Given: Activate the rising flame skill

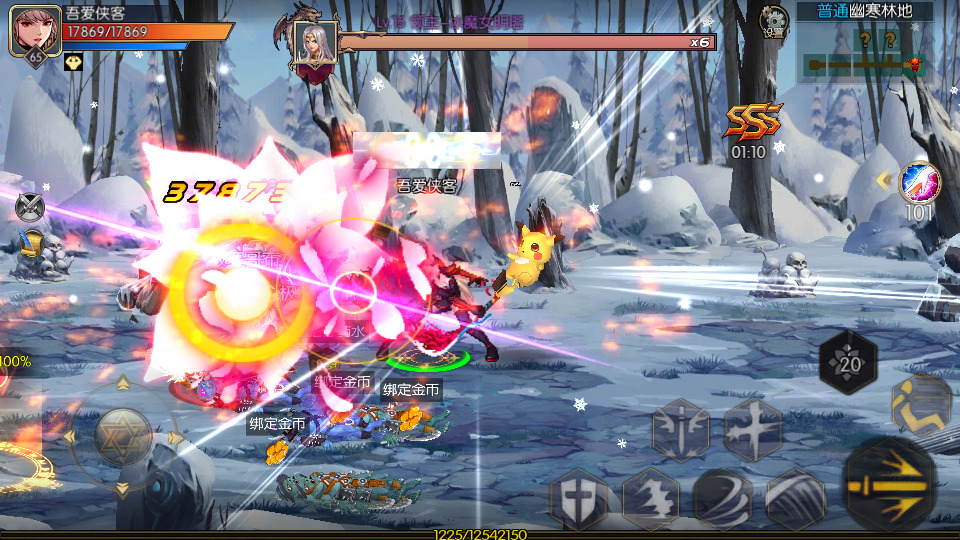Looking at the screenshot, I should (x=651, y=497).
